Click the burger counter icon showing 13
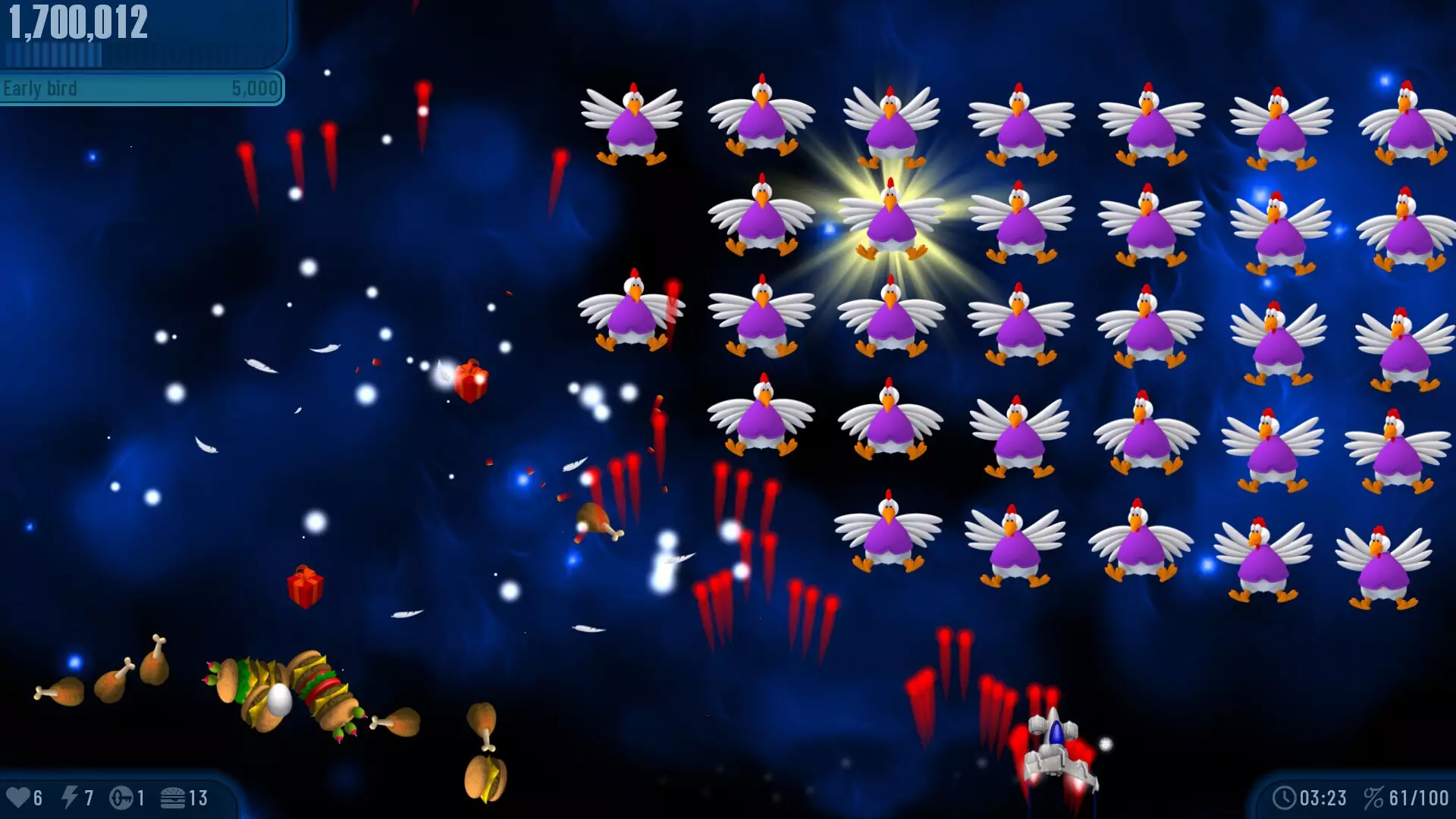The height and width of the screenshot is (819, 1456). [x=176, y=798]
